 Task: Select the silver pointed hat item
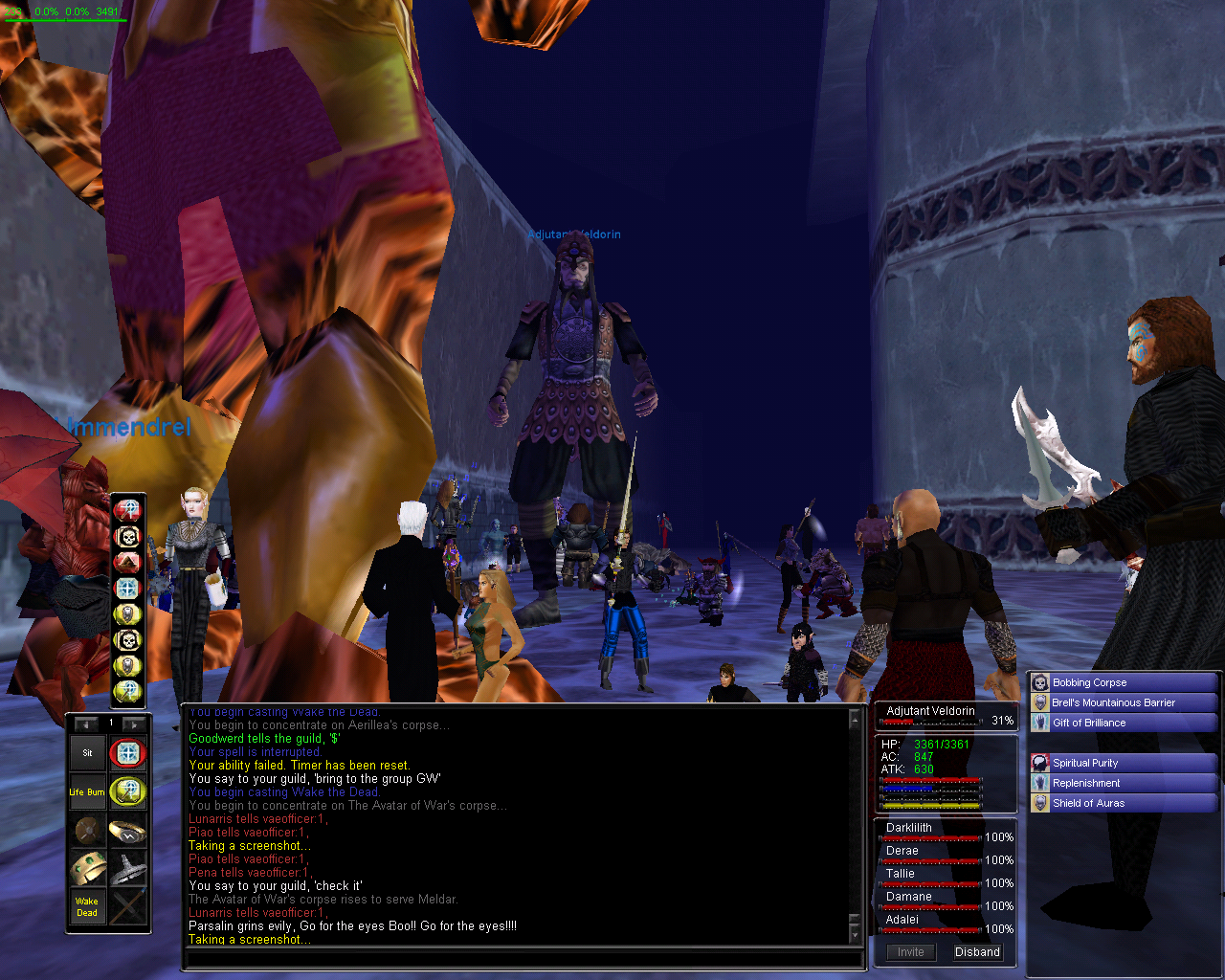127,868
